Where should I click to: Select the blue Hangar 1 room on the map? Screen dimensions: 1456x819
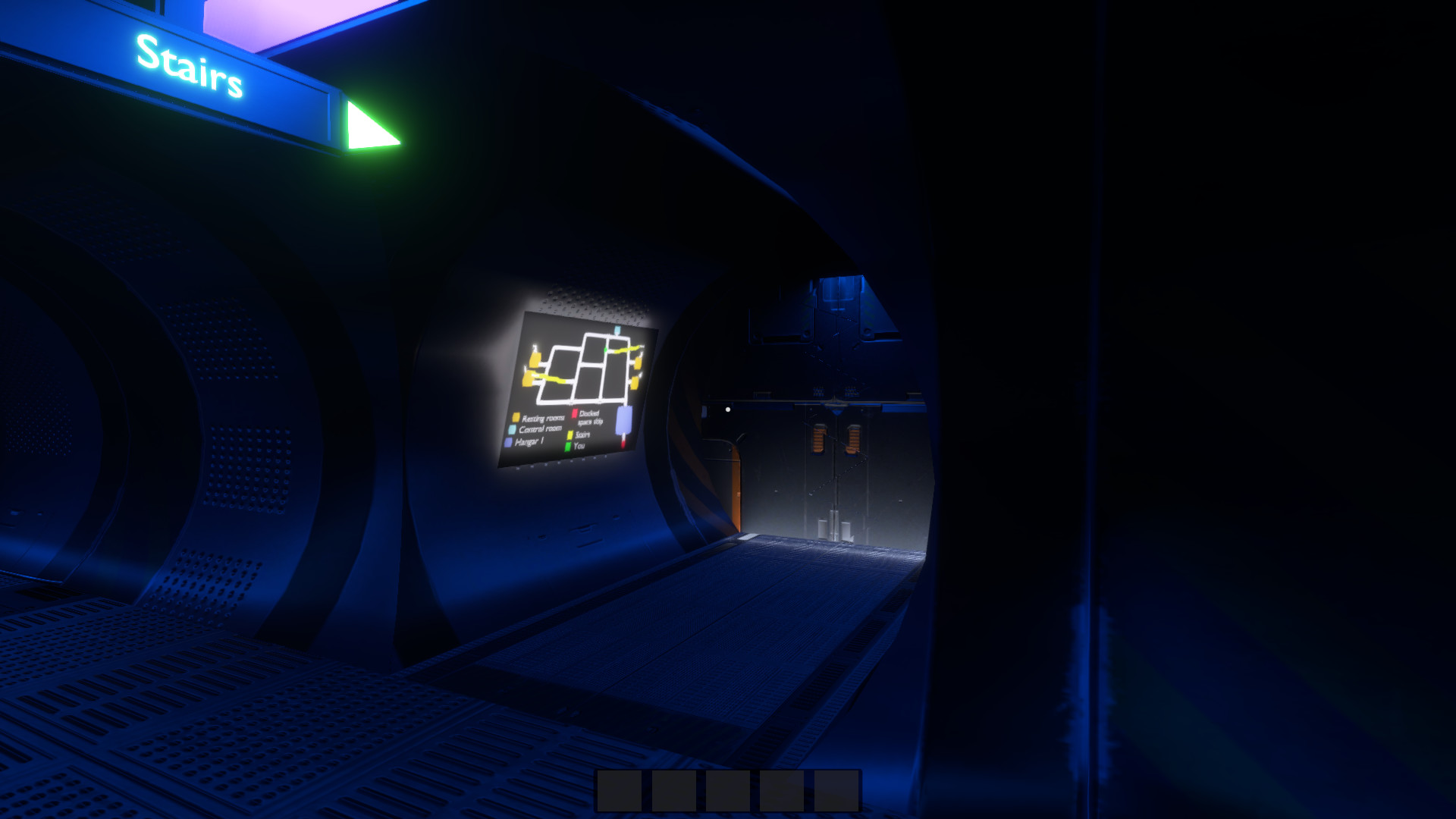click(624, 419)
